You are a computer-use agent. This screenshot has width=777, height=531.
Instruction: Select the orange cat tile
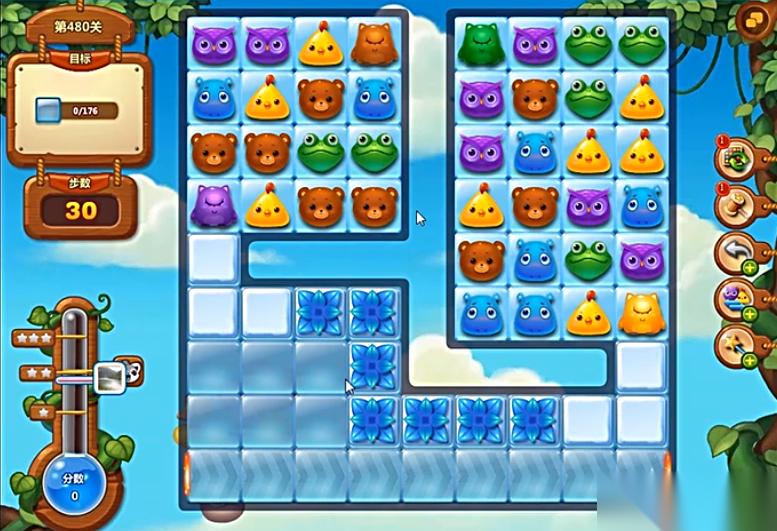pos(640,314)
